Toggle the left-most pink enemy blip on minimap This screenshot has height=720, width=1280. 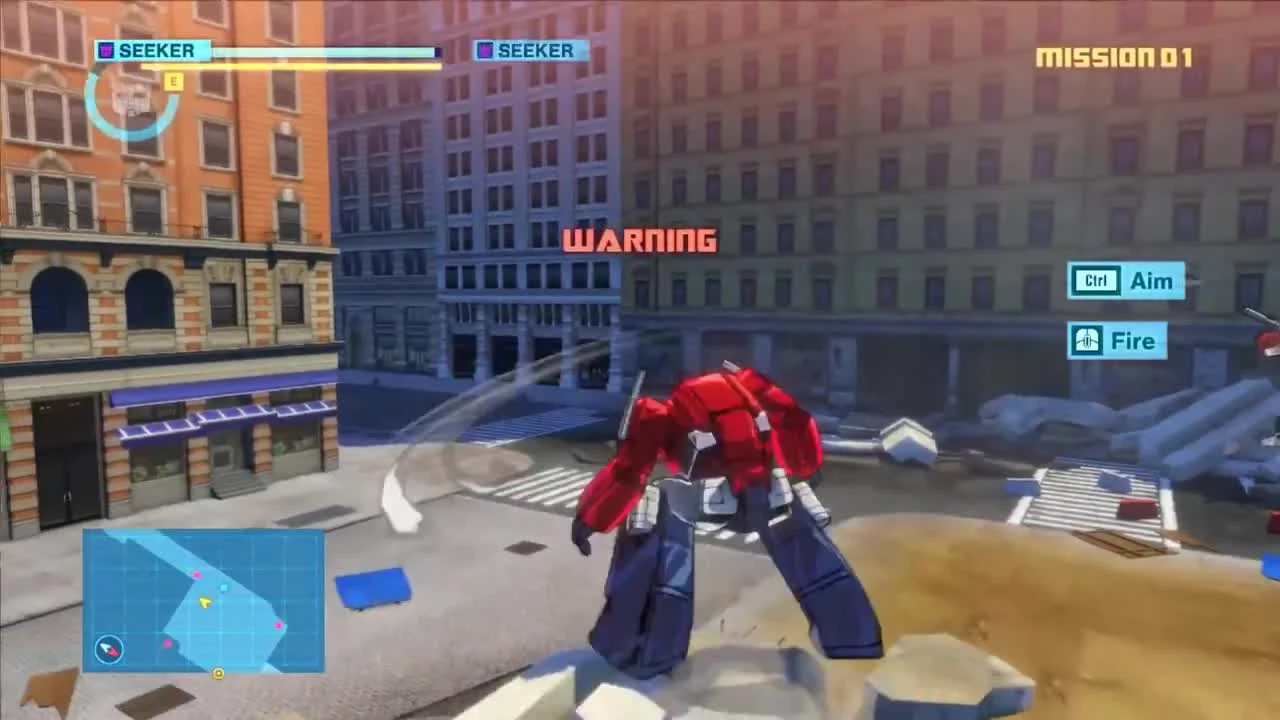click(168, 643)
